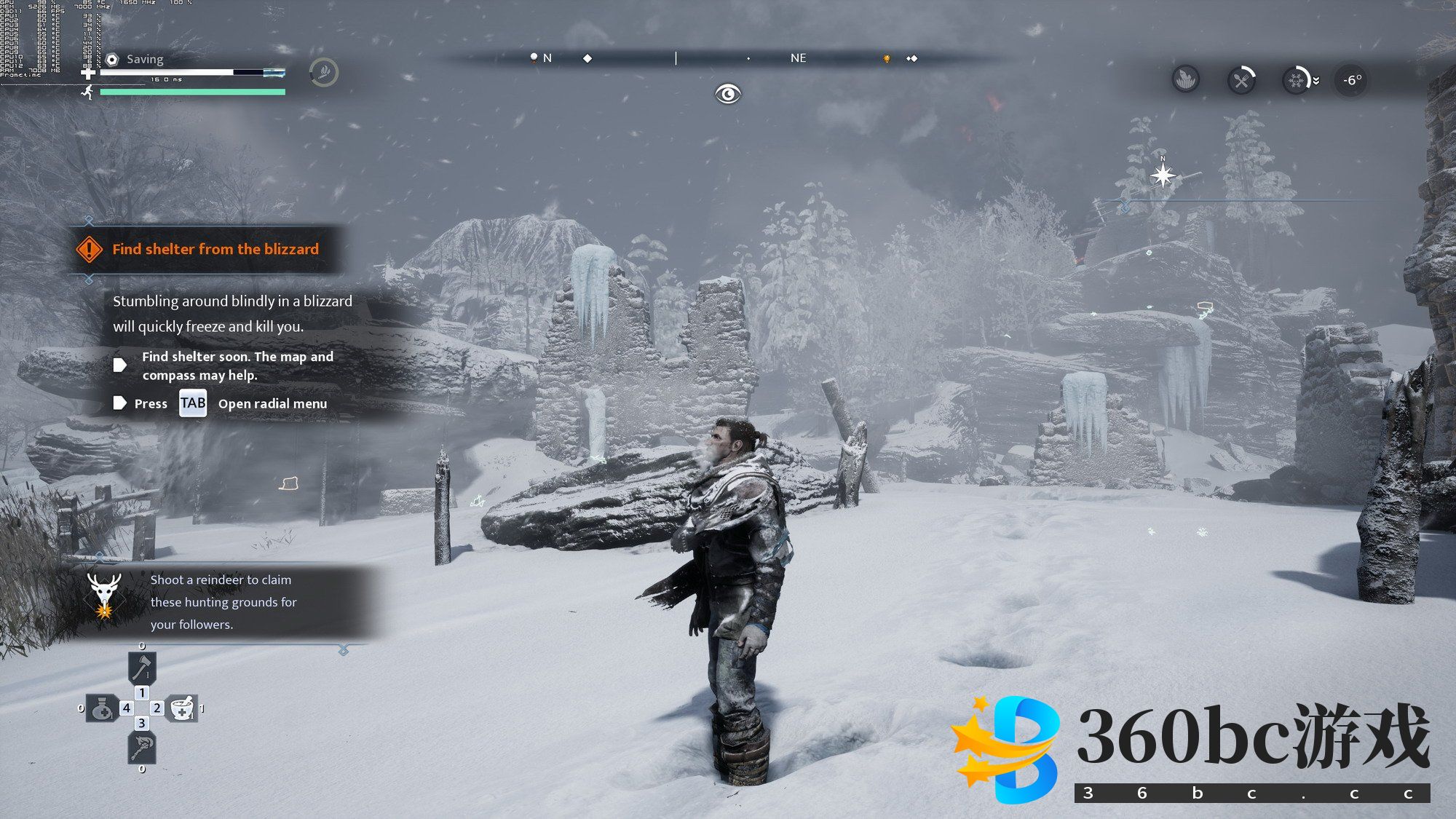
Task: Select the axe quick slot
Action: tap(142, 666)
